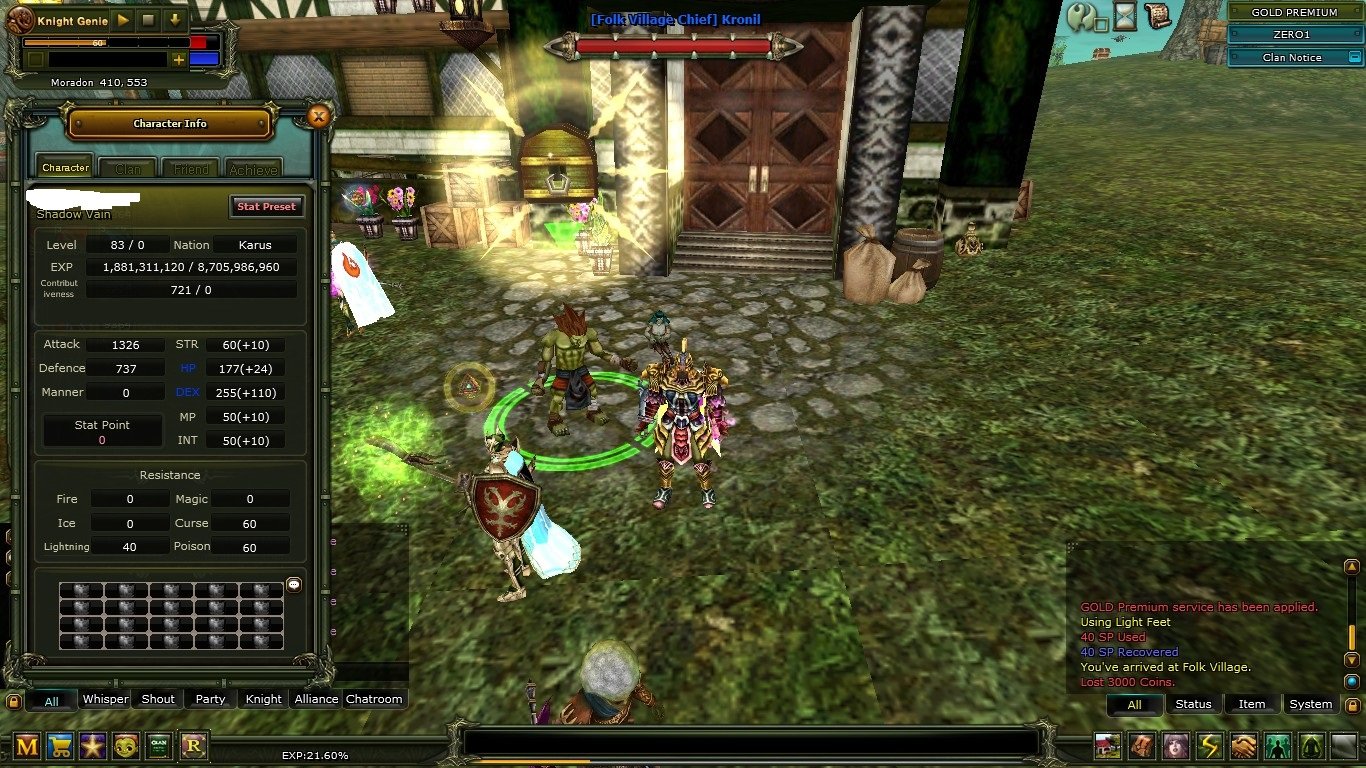Viewport: 1366px width, 768px height.
Task: Show only System messages in the log
Action: tap(1310, 704)
